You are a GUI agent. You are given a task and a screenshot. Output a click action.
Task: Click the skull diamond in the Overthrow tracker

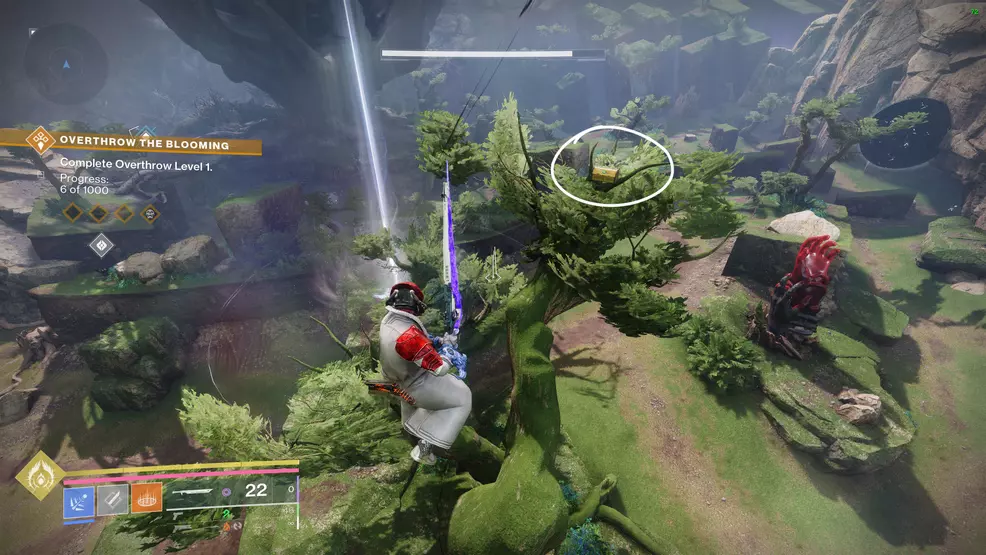(x=150, y=213)
